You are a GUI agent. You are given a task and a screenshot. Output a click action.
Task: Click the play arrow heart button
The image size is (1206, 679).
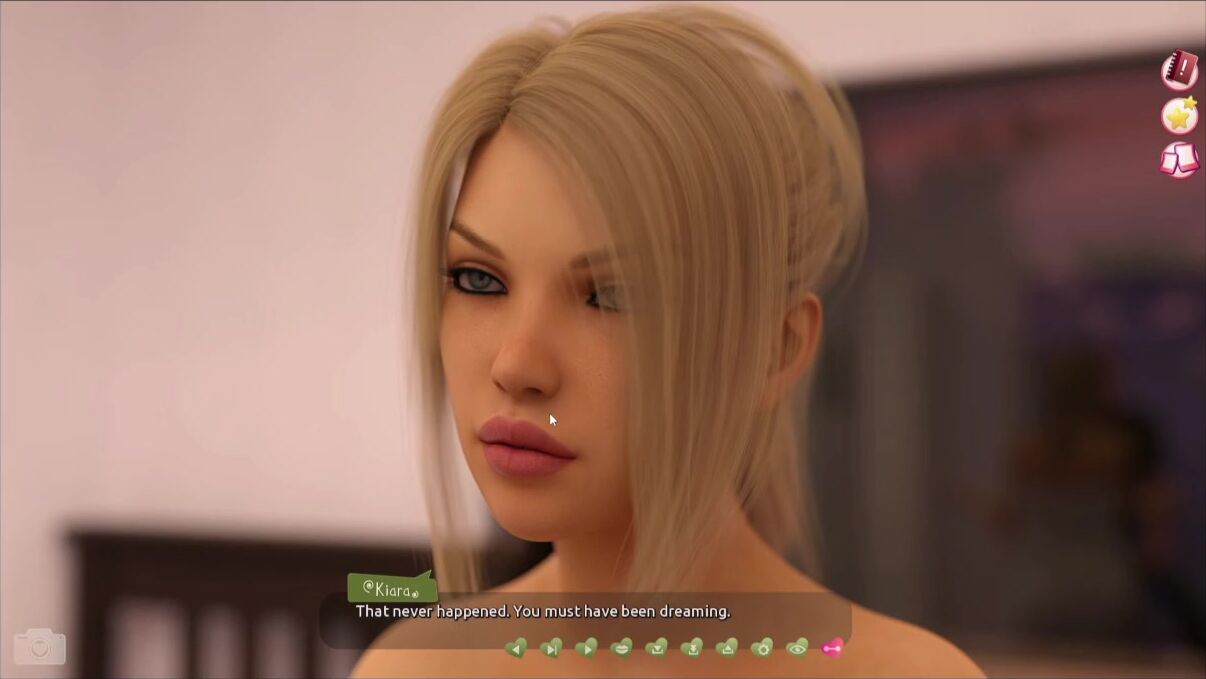coord(586,648)
